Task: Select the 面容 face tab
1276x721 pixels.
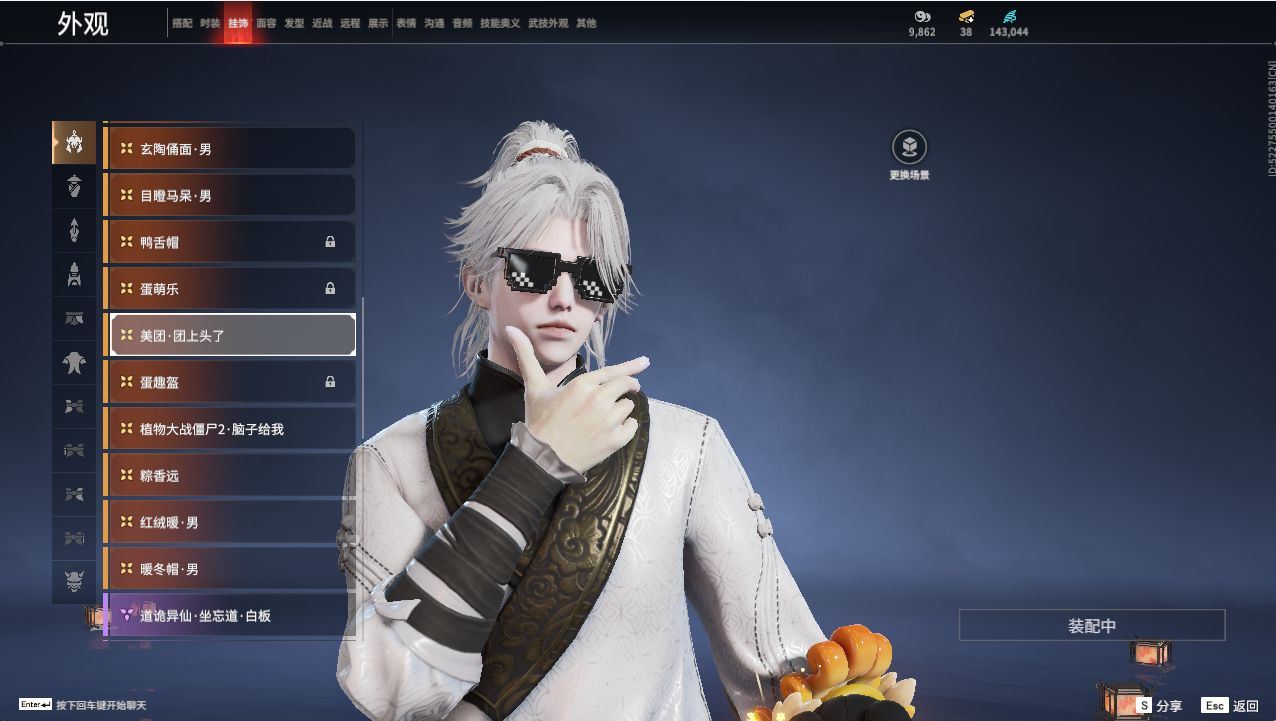Action: click(x=266, y=23)
